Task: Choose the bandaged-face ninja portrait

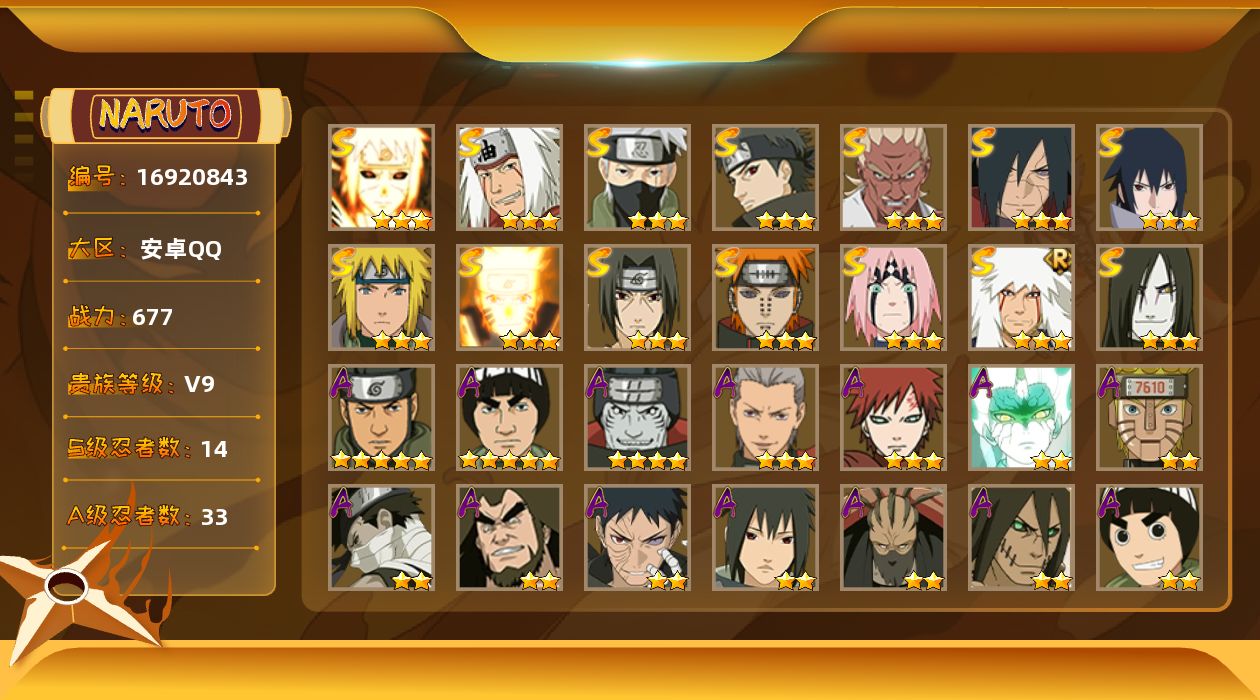Action: 382,538
